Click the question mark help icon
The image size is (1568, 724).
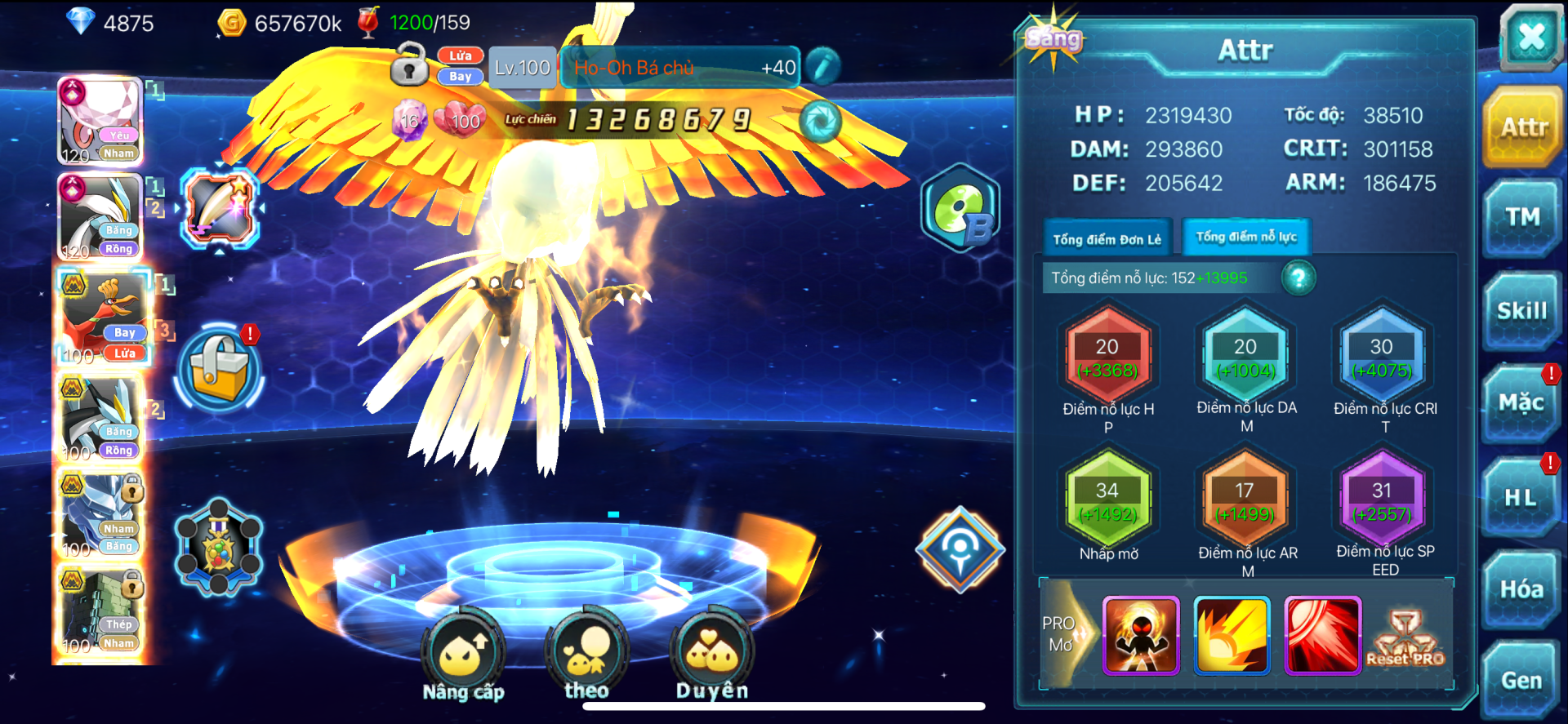[1298, 278]
